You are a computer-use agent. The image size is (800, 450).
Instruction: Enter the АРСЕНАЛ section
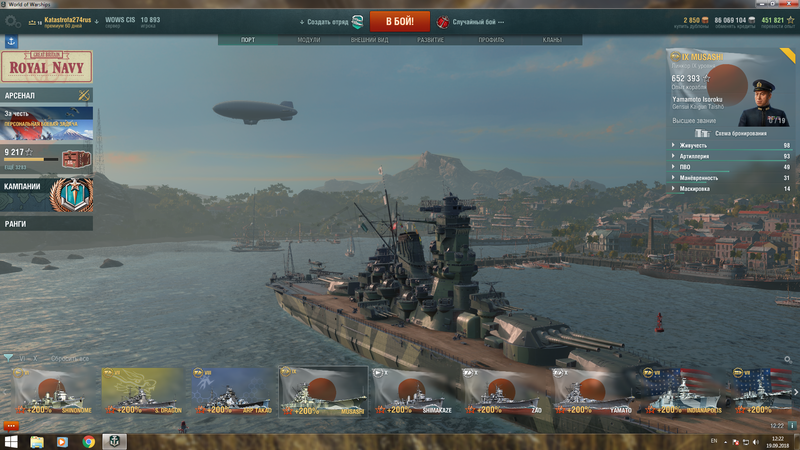point(46,95)
